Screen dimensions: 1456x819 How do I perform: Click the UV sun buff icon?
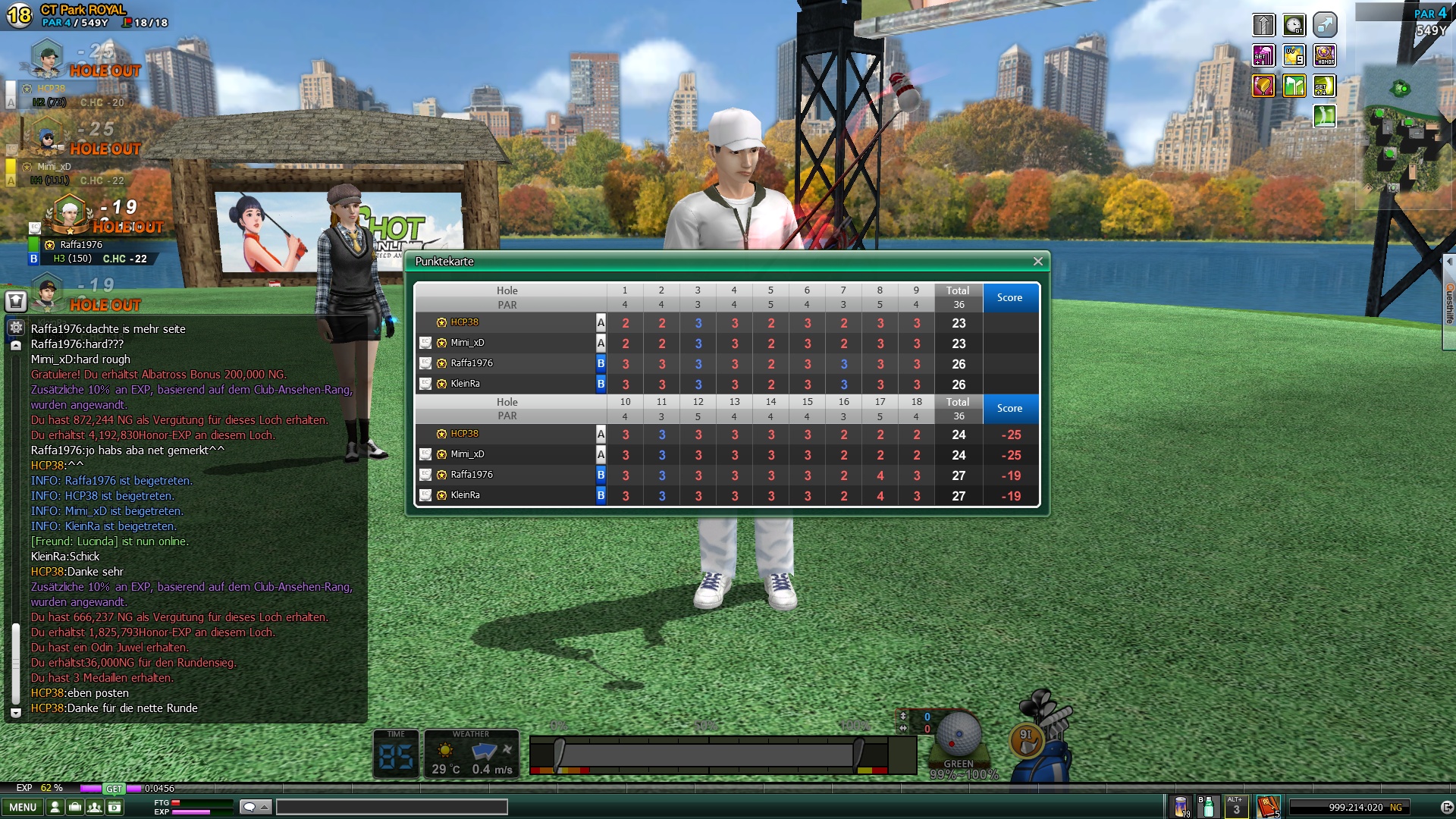coord(1294,55)
